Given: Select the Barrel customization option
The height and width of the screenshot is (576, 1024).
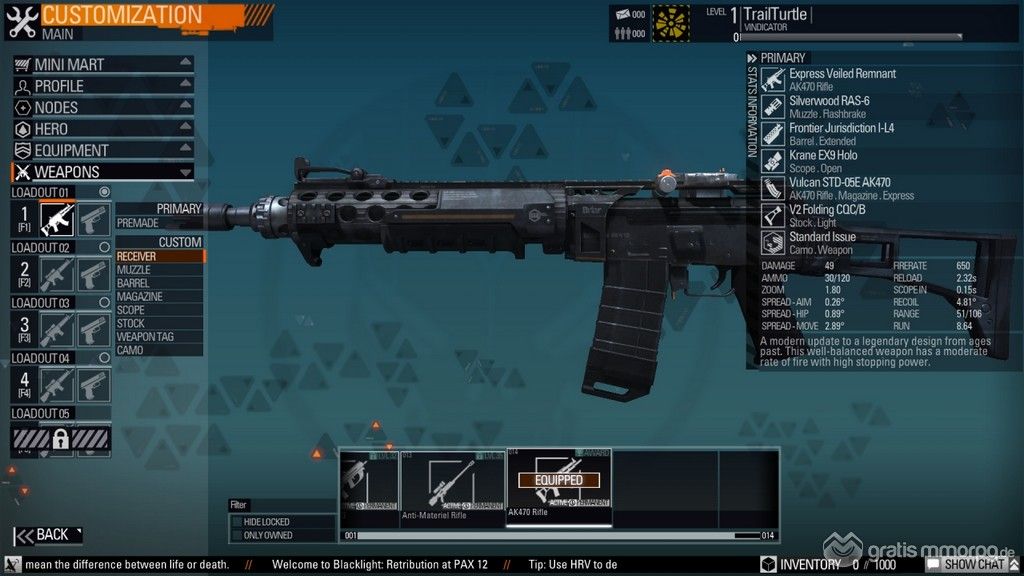Looking at the screenshot, I should [x=158, y=283].
